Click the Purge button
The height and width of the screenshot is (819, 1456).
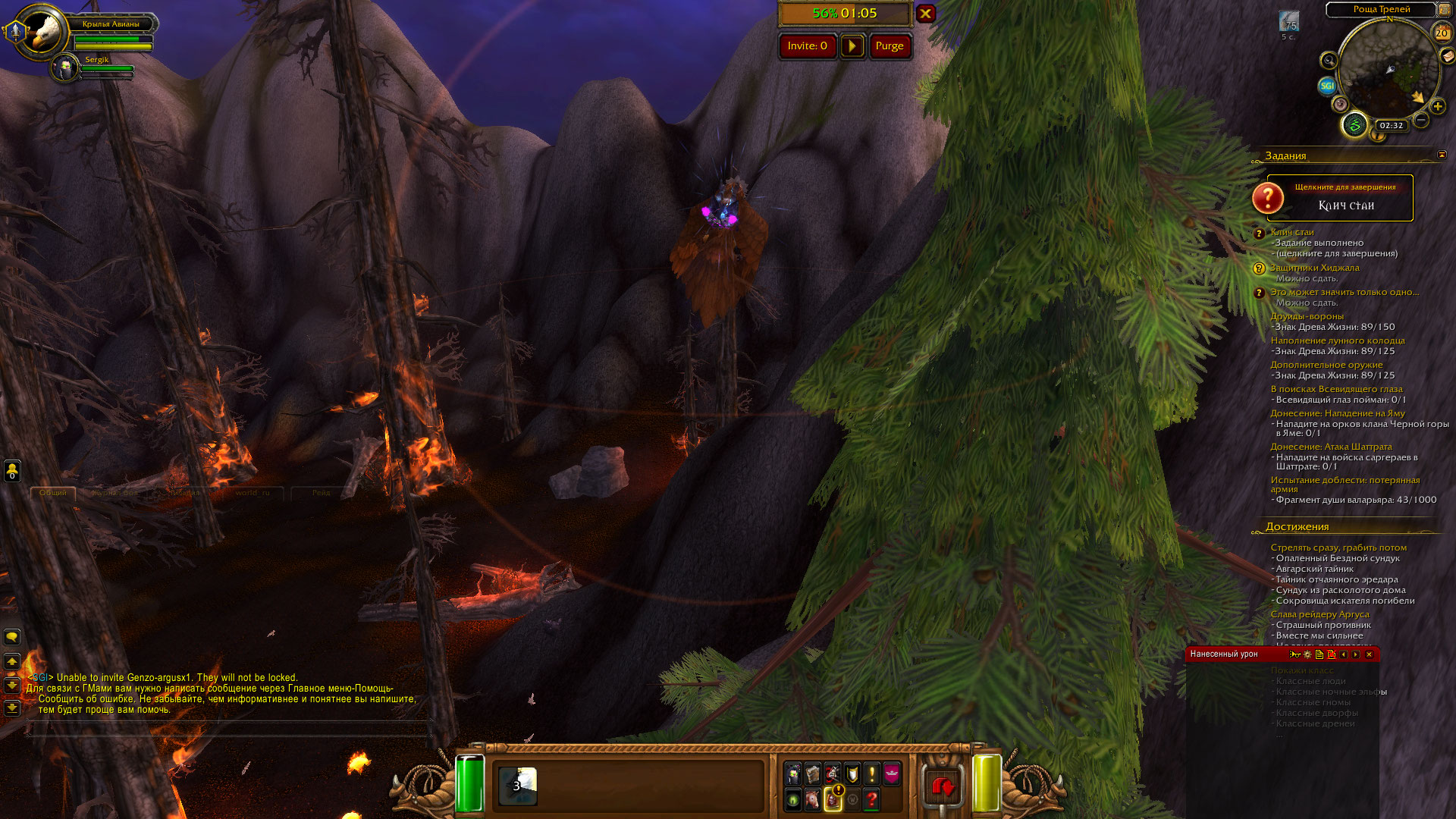coord(890,46)
